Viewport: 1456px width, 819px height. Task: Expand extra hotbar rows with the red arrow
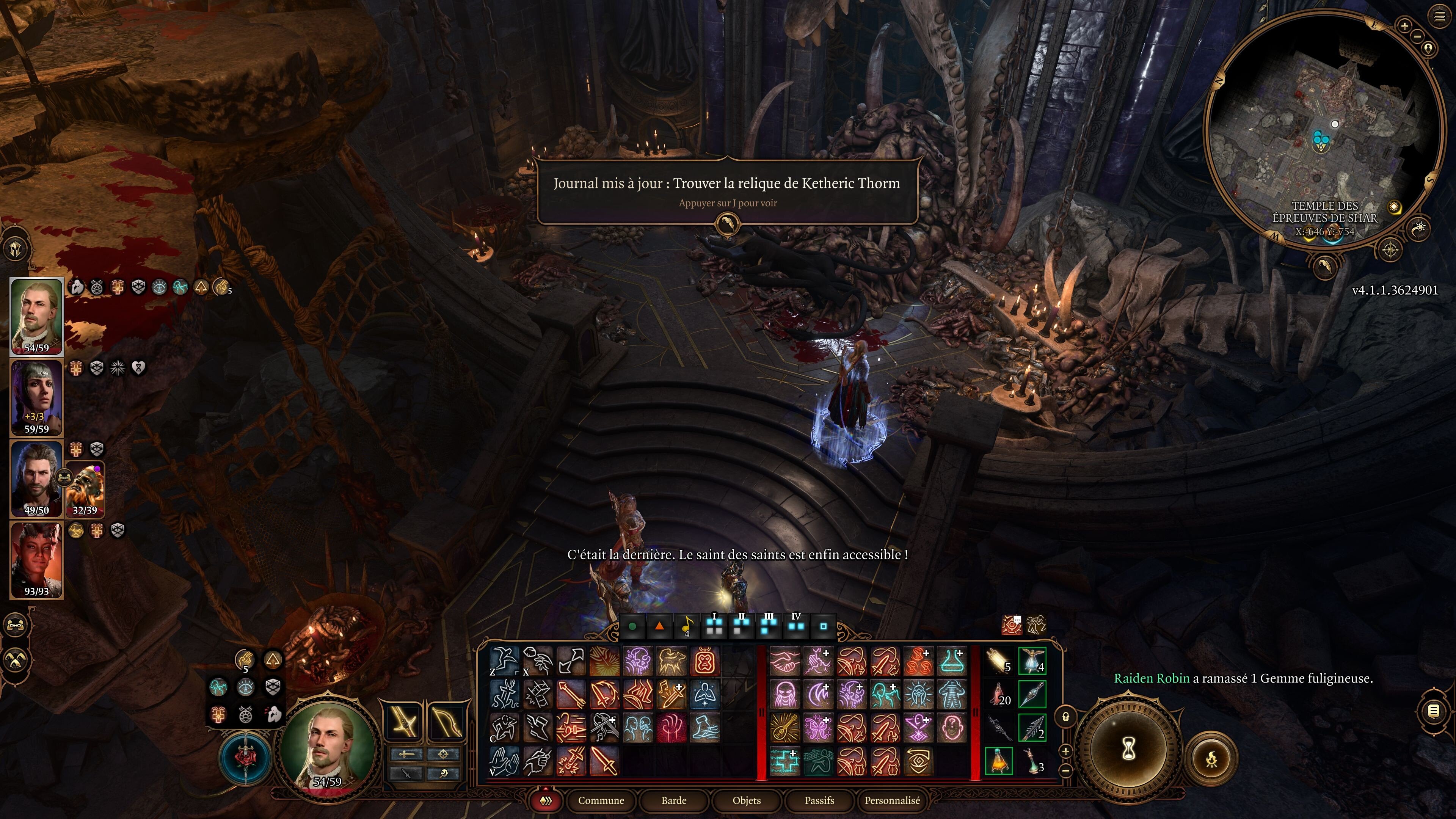point(546,789)
